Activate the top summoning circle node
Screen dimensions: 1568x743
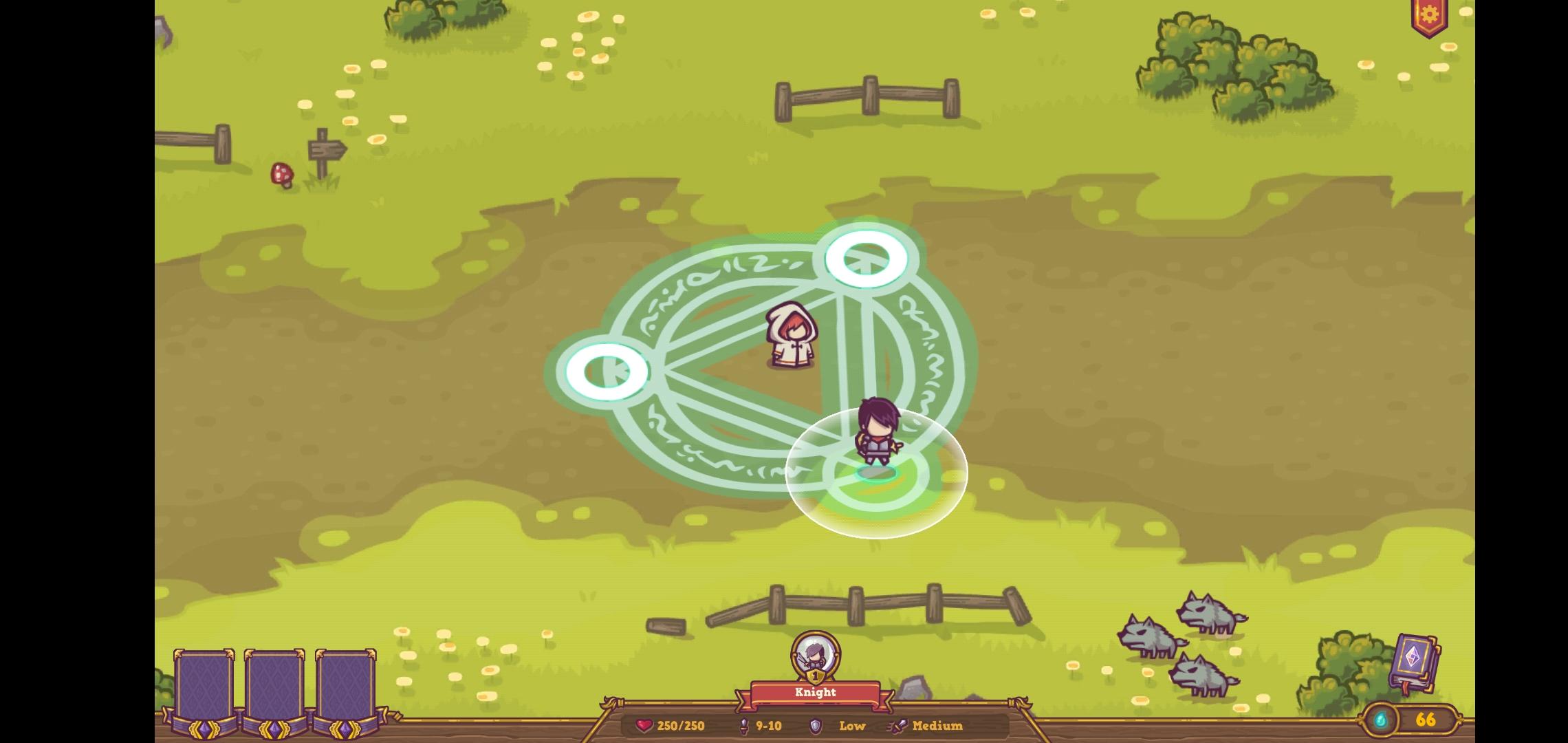(x=868, y=259)
